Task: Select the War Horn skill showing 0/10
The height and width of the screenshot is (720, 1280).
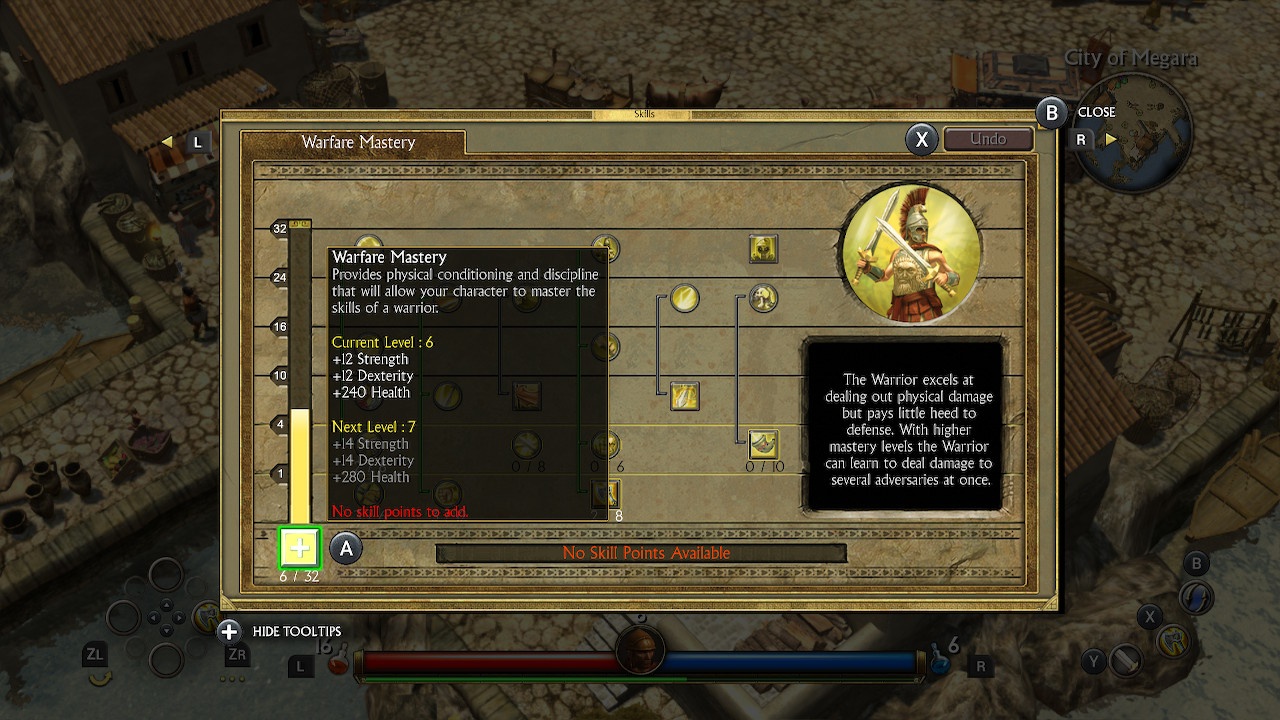Action: (763, 443)
